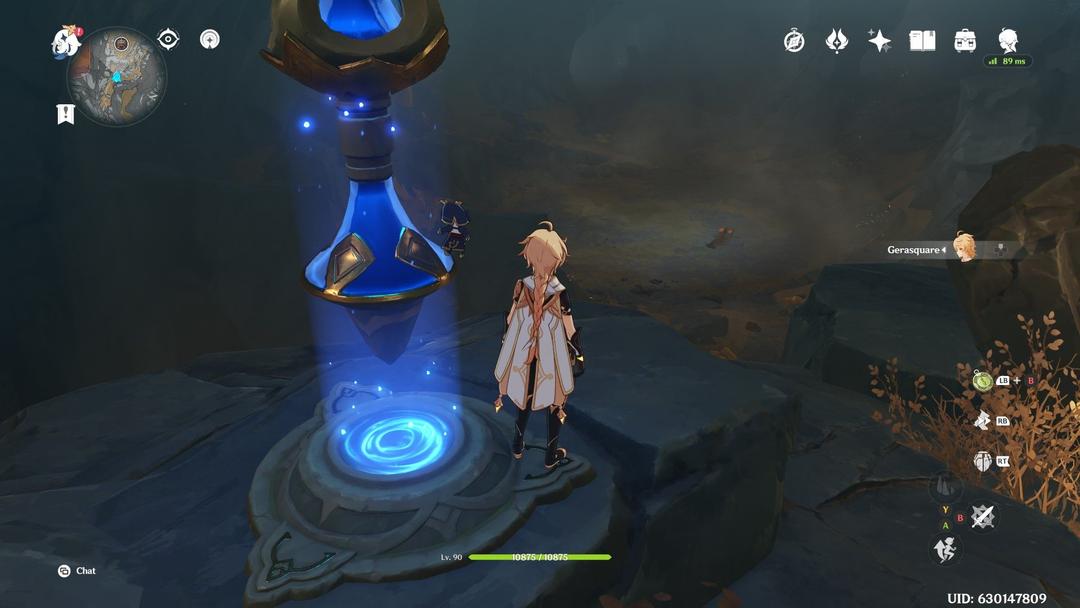Click the round signal icon beside the eye
The image size is (1080, 608).
pos(209,39)
